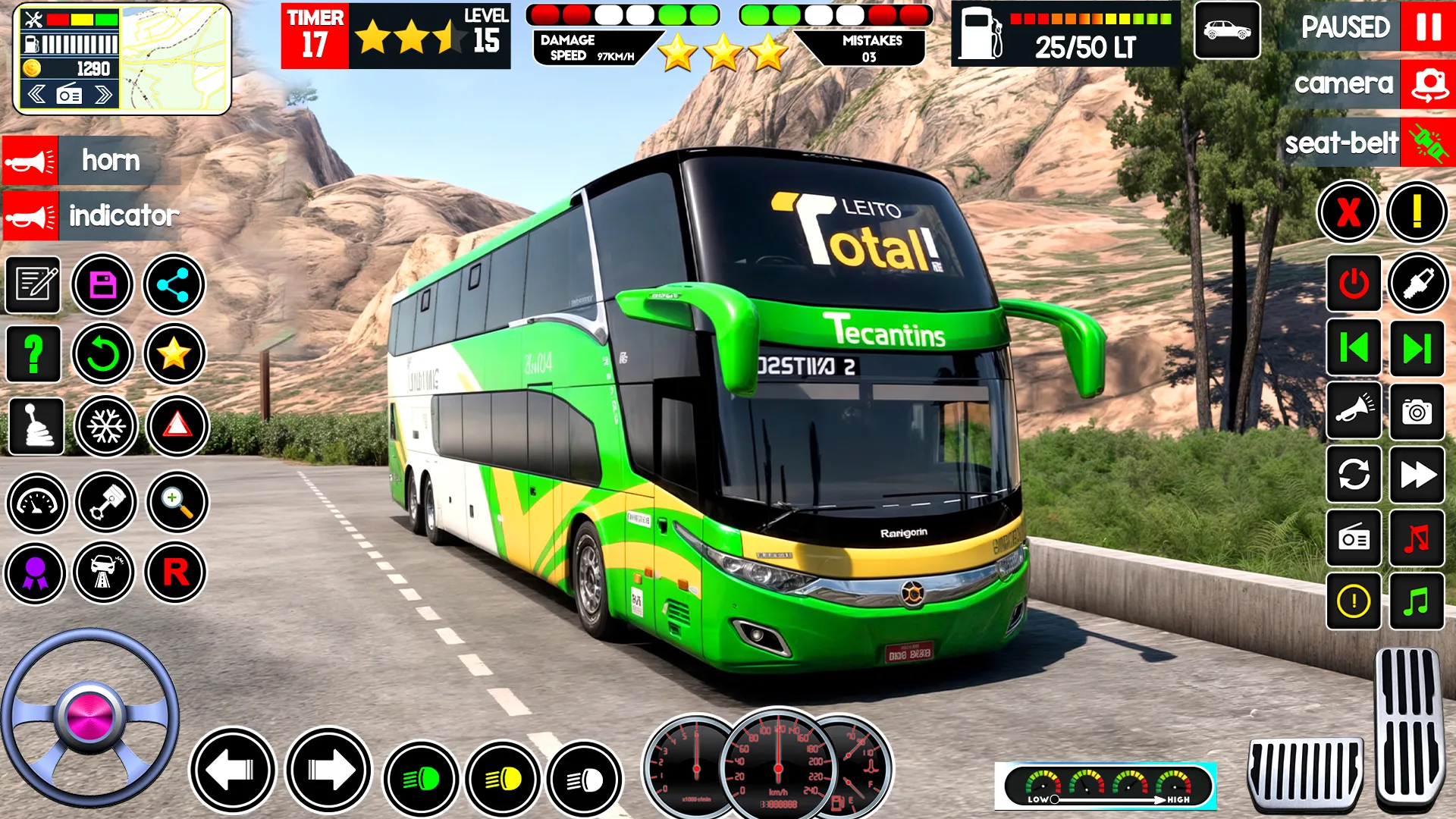Open the gear shifter control
1456x819 pixels.
(x=33, y=427)
